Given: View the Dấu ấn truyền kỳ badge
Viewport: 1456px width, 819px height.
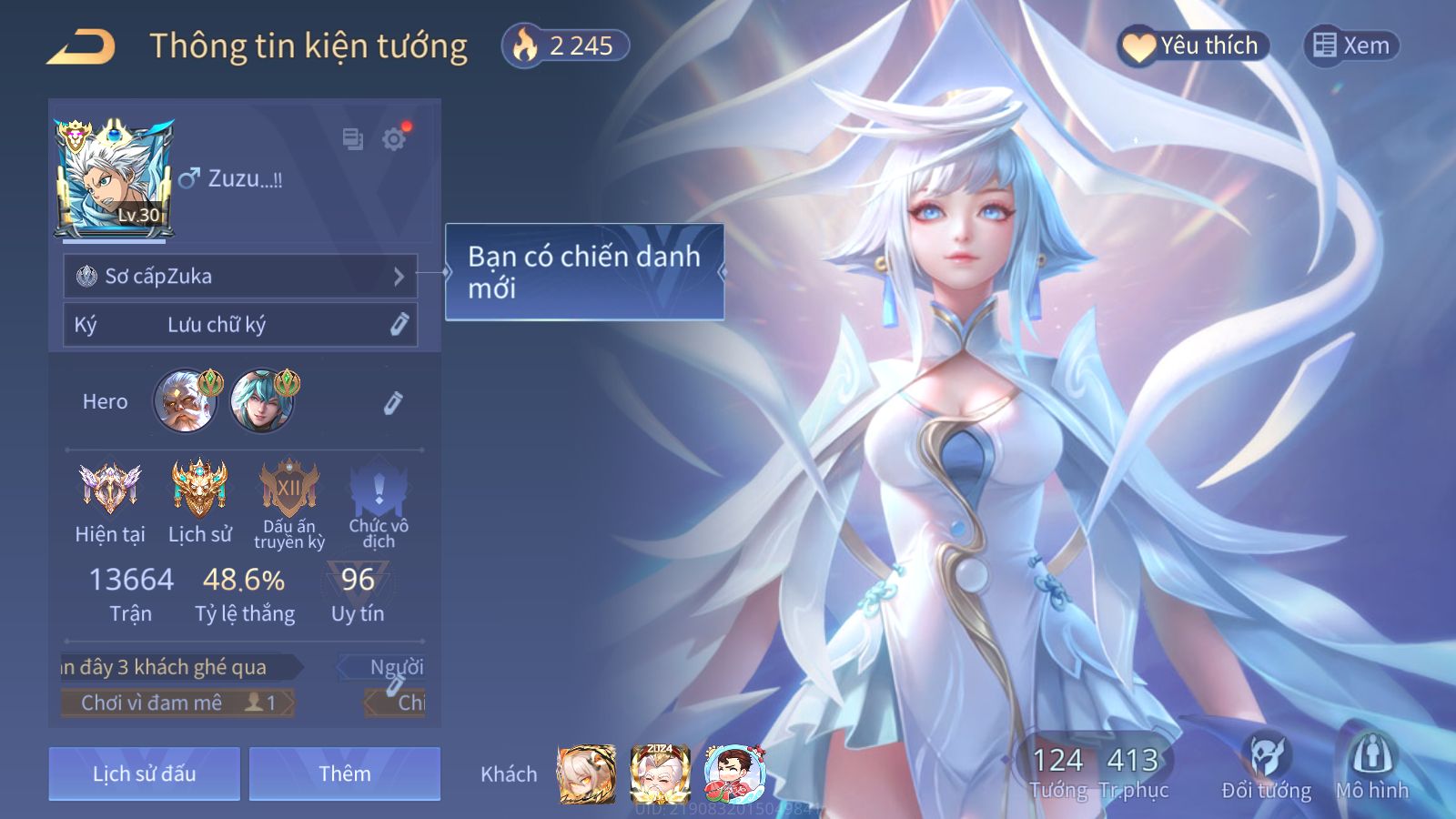Looking at the screenshot, I should tap(289, 488).
